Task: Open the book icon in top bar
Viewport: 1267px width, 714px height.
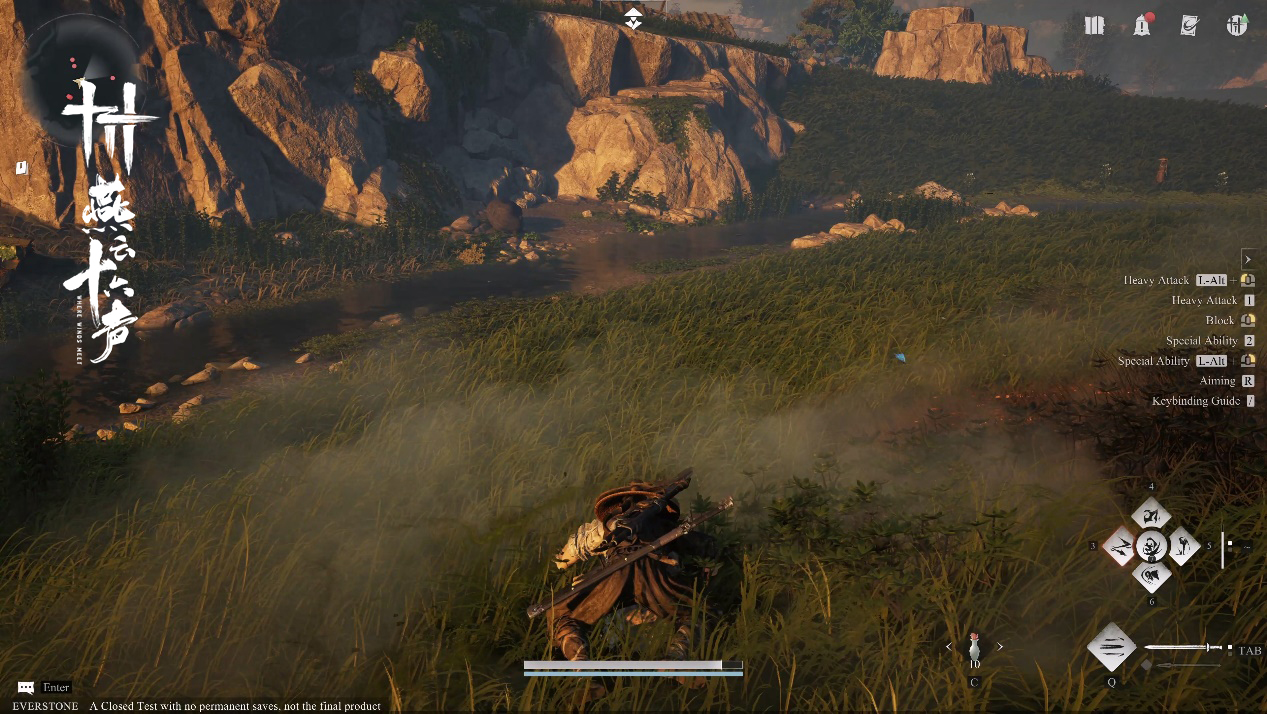Action: [1095, 26]
